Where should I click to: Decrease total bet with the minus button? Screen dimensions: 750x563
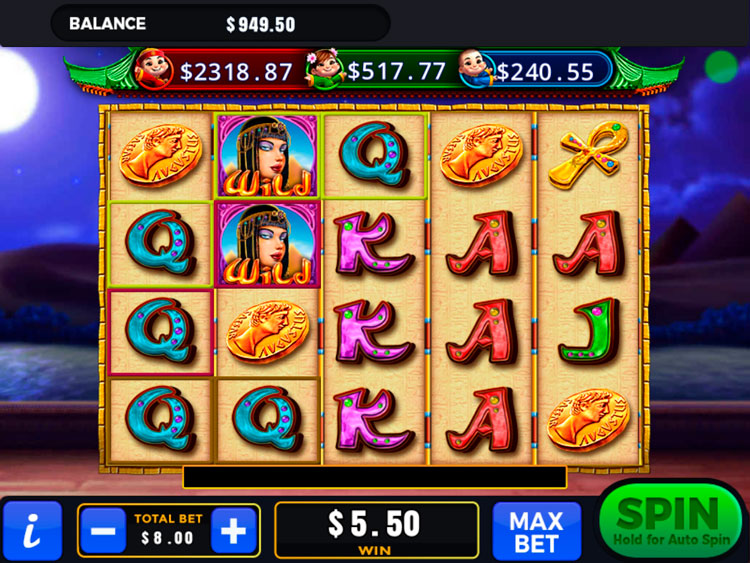point(102,531)
